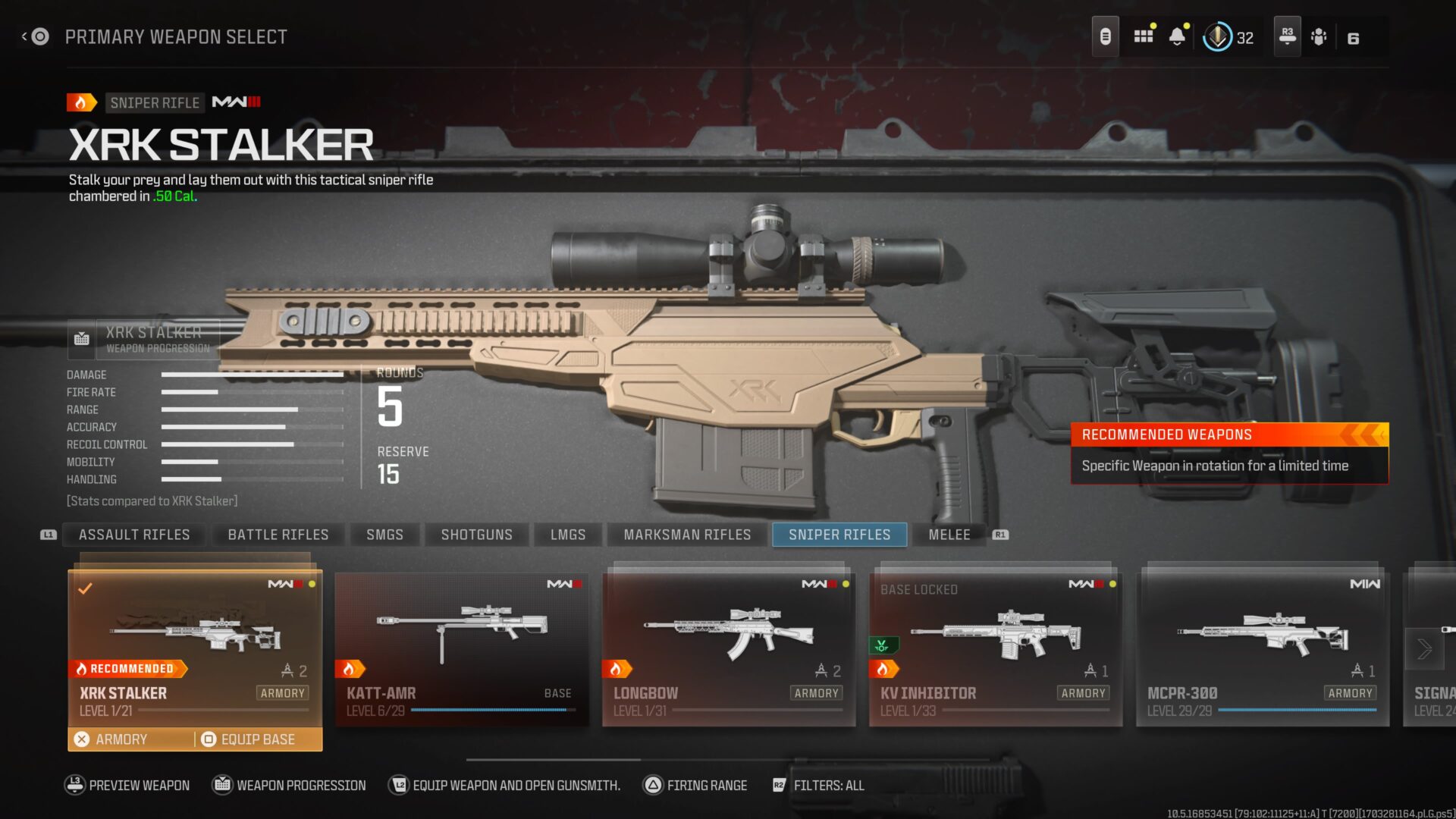The width and height of the screenshot is (1456, 819).
Task: Click the blueprint unlock icon on KV INHIBITOR card
Action: pos(882,646)
